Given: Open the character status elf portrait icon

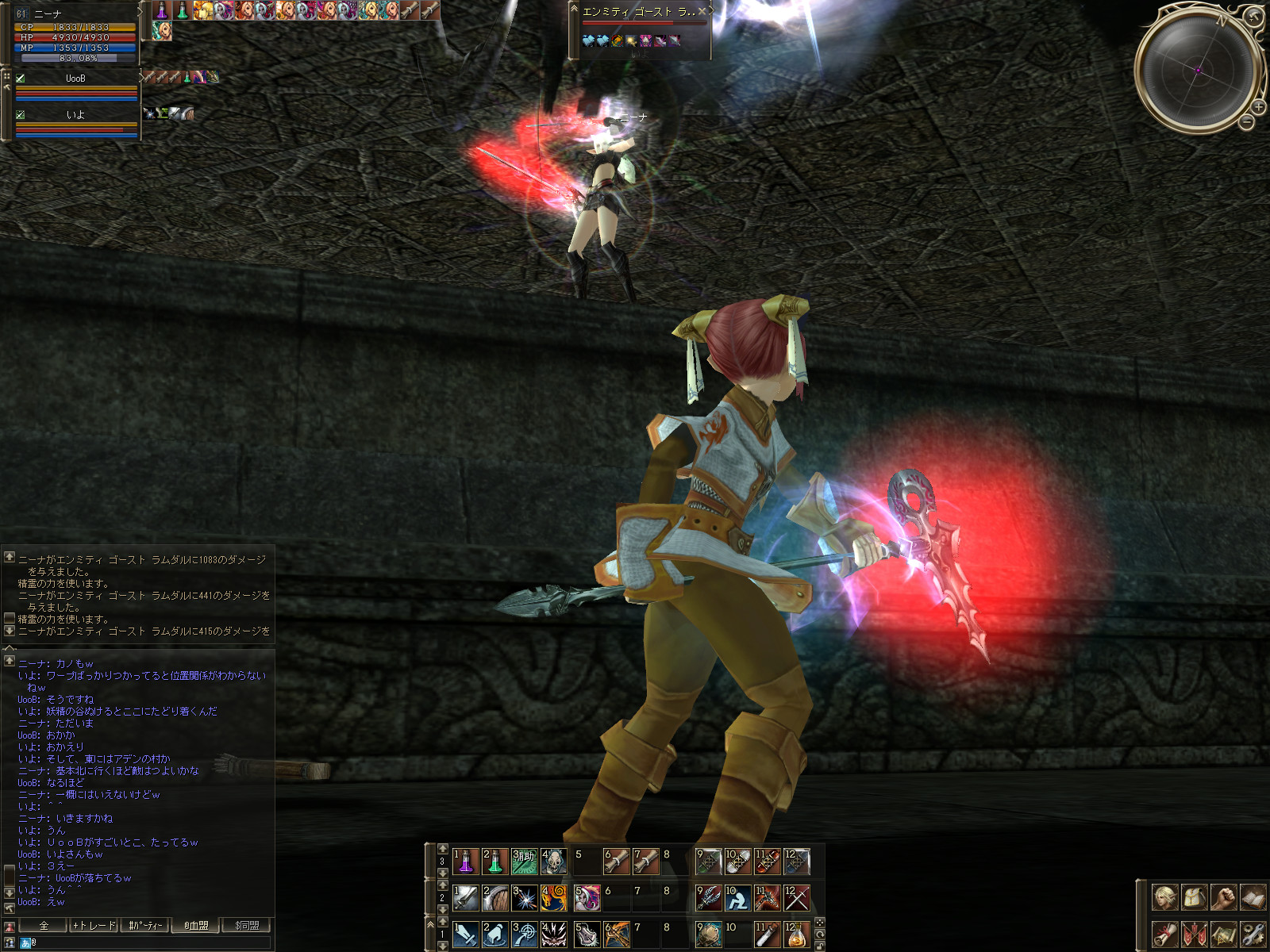Looking at the screenshot, I should coord(1164,898).
